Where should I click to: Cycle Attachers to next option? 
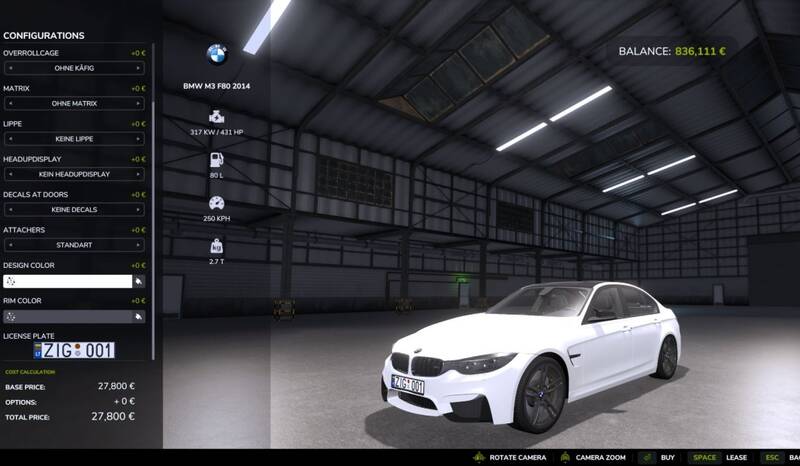click(138, 245)
